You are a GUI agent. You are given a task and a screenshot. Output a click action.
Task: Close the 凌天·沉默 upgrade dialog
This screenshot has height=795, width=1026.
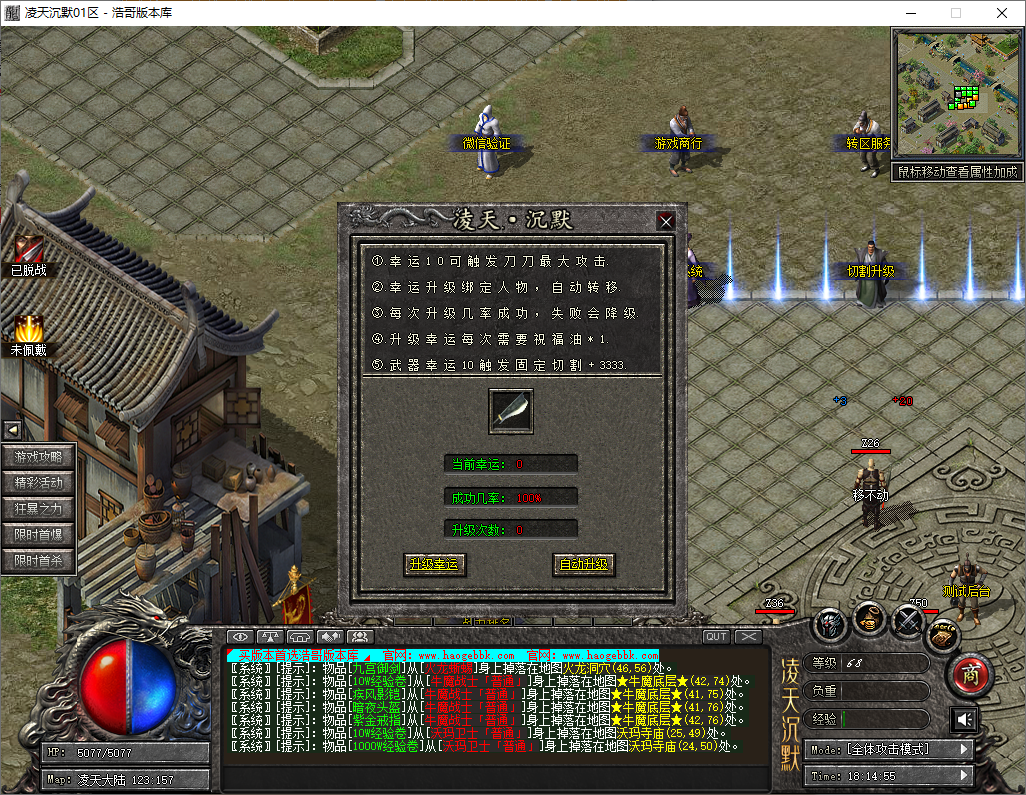click(666, 221)
